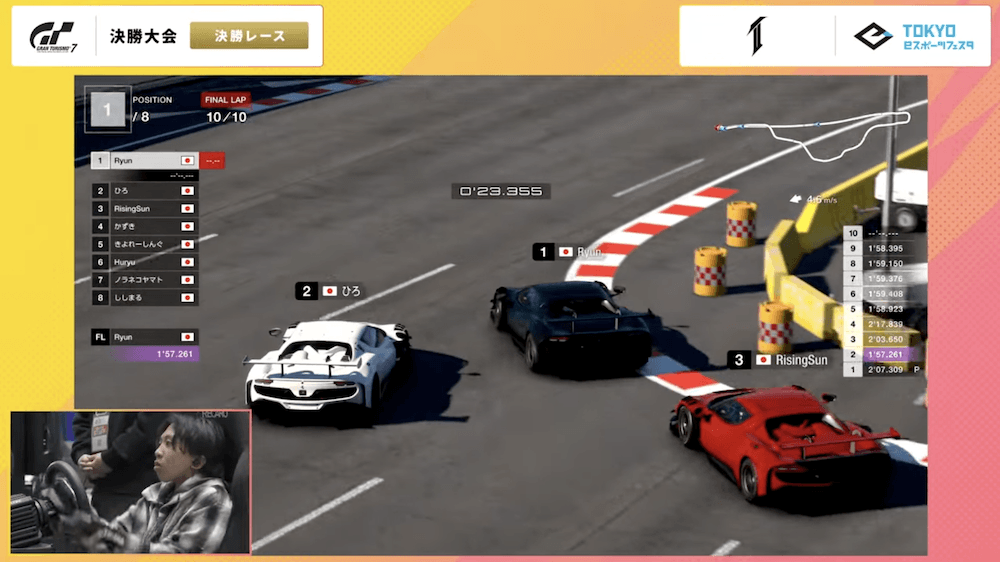Click the fastest lap FL Ryun row

click(x=145, y=338)
